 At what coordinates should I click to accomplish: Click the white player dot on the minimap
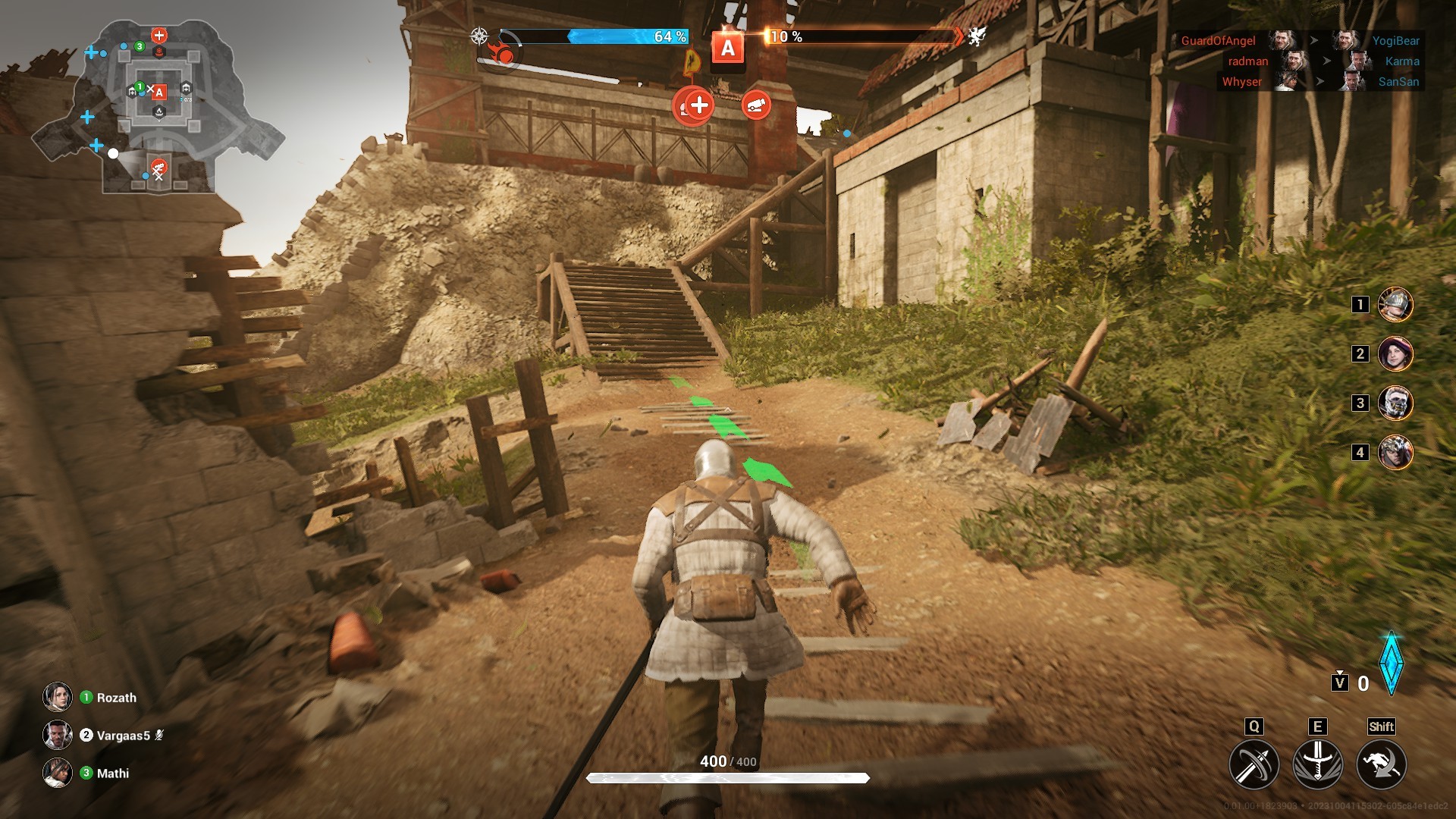pos(113,153)
